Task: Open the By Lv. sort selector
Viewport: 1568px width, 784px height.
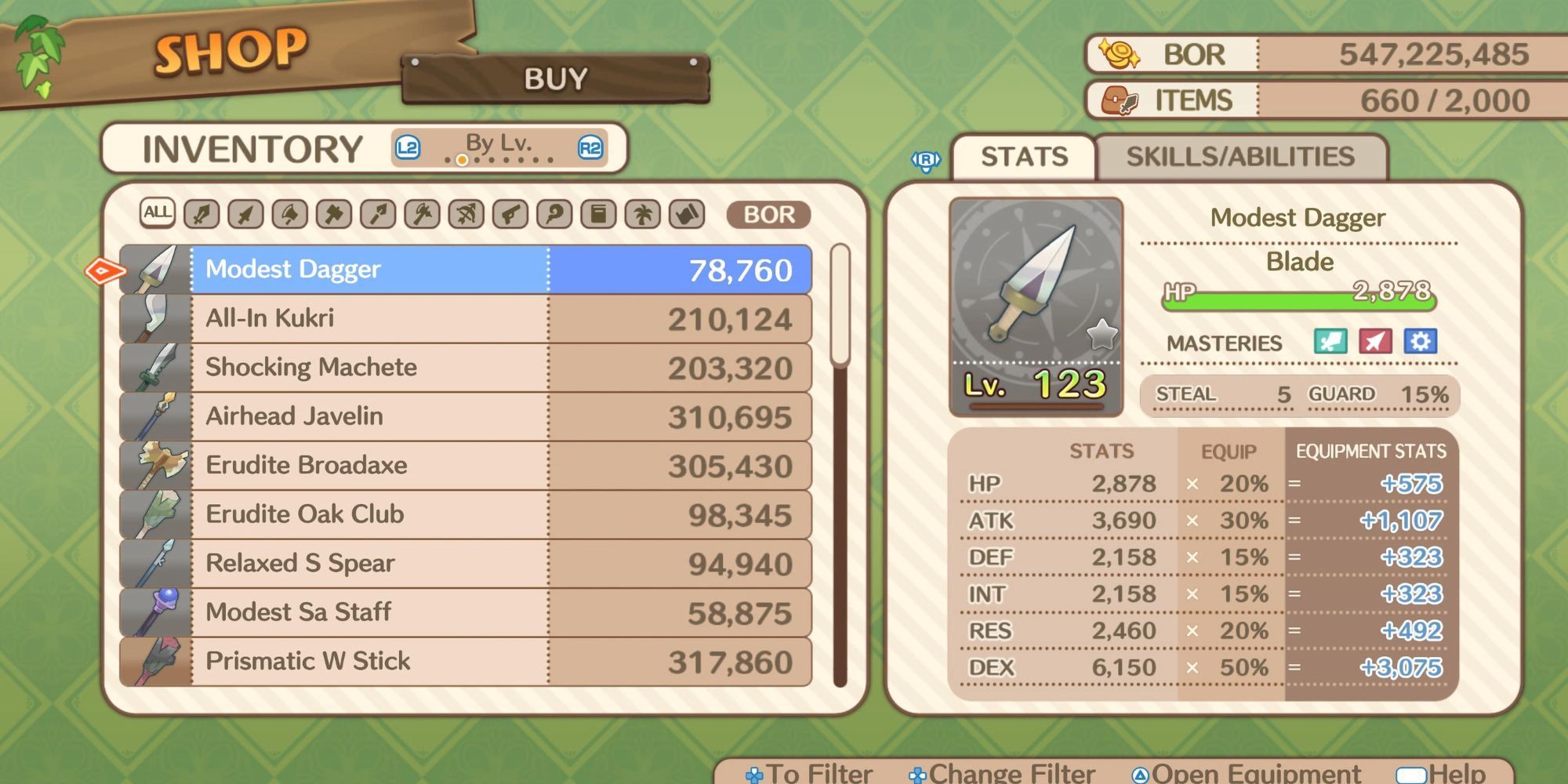Action: (x=499, y=147)
